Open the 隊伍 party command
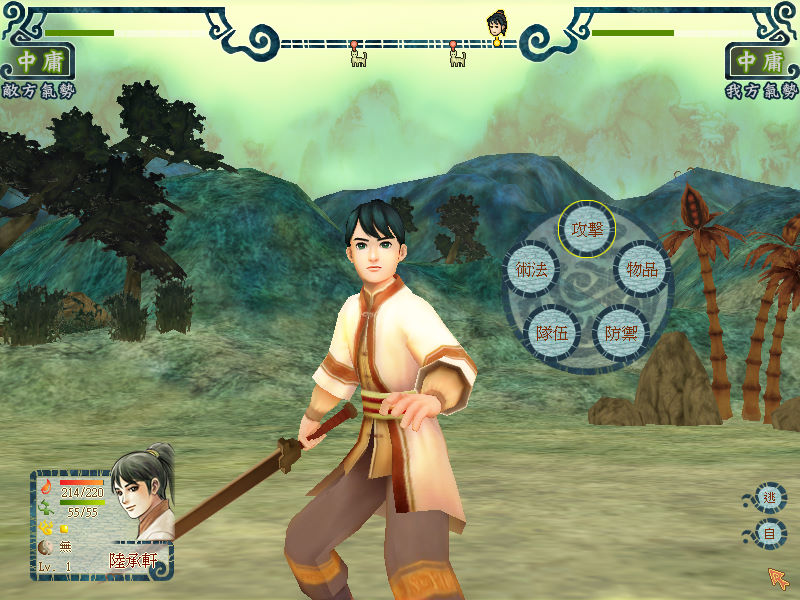Screen dimensions: 800x600 click(x=552, y=332)
